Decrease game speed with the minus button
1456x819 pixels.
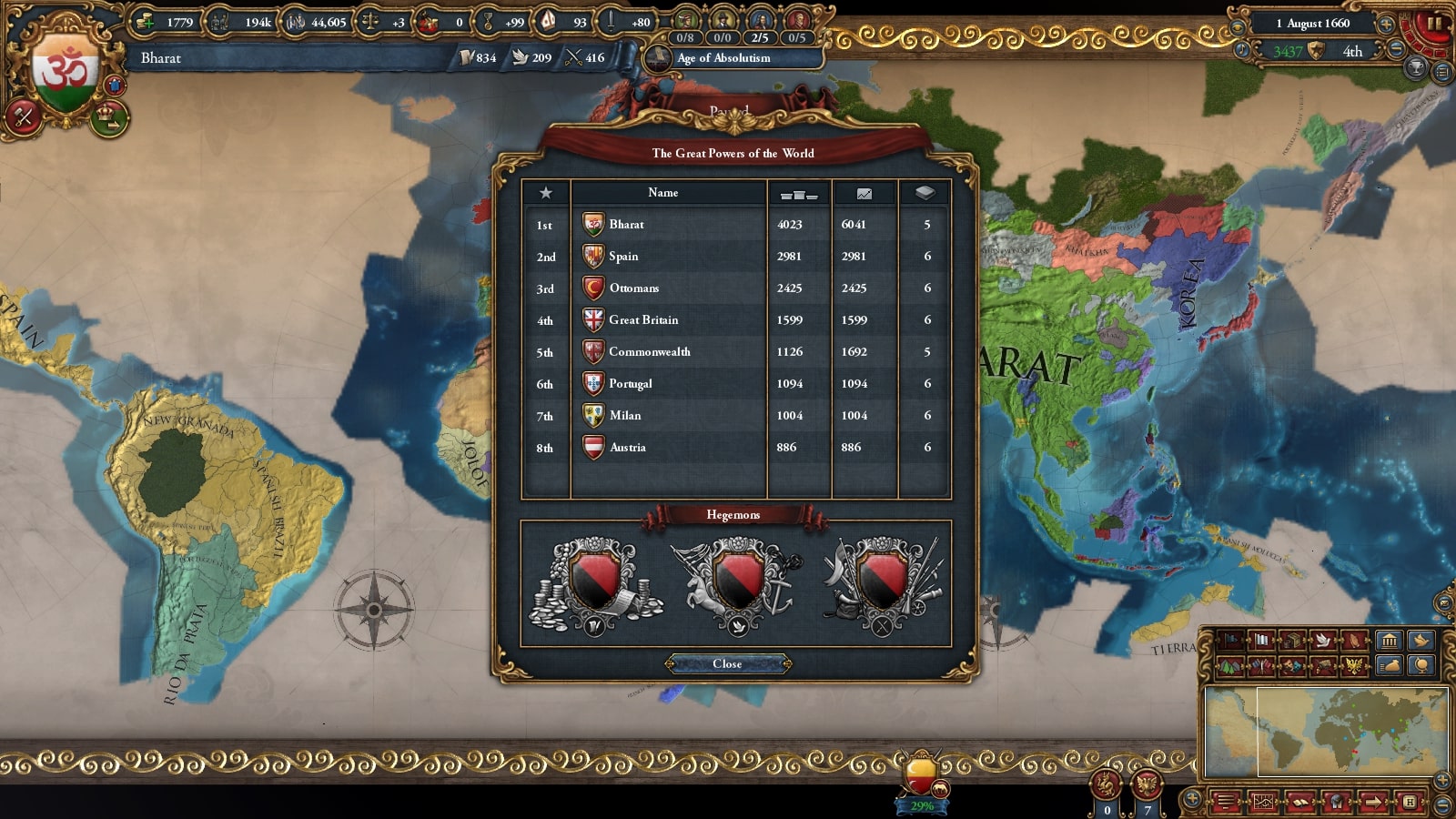[x=1396, y=50]
